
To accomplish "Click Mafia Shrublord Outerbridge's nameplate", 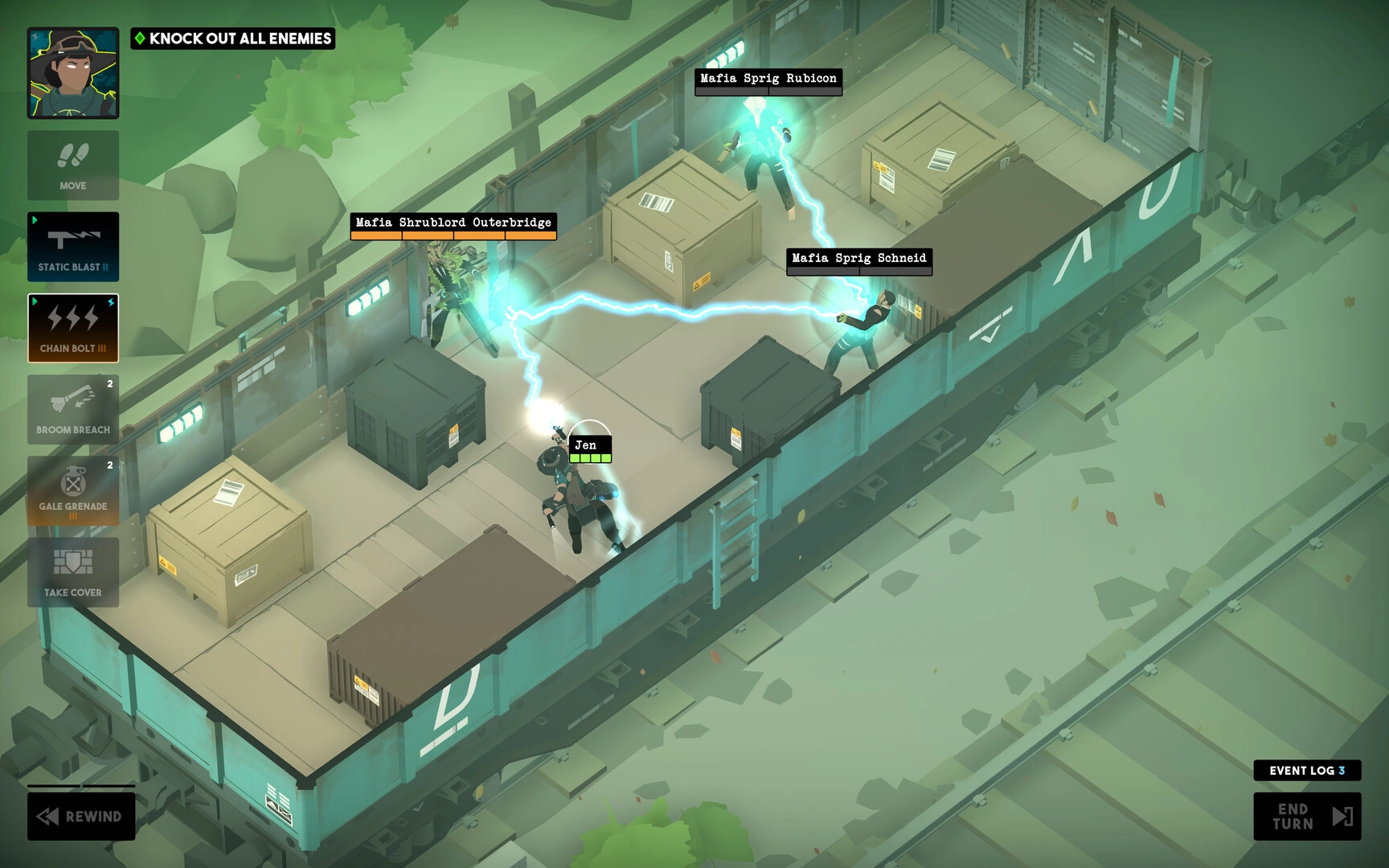I will click(452, 223).
